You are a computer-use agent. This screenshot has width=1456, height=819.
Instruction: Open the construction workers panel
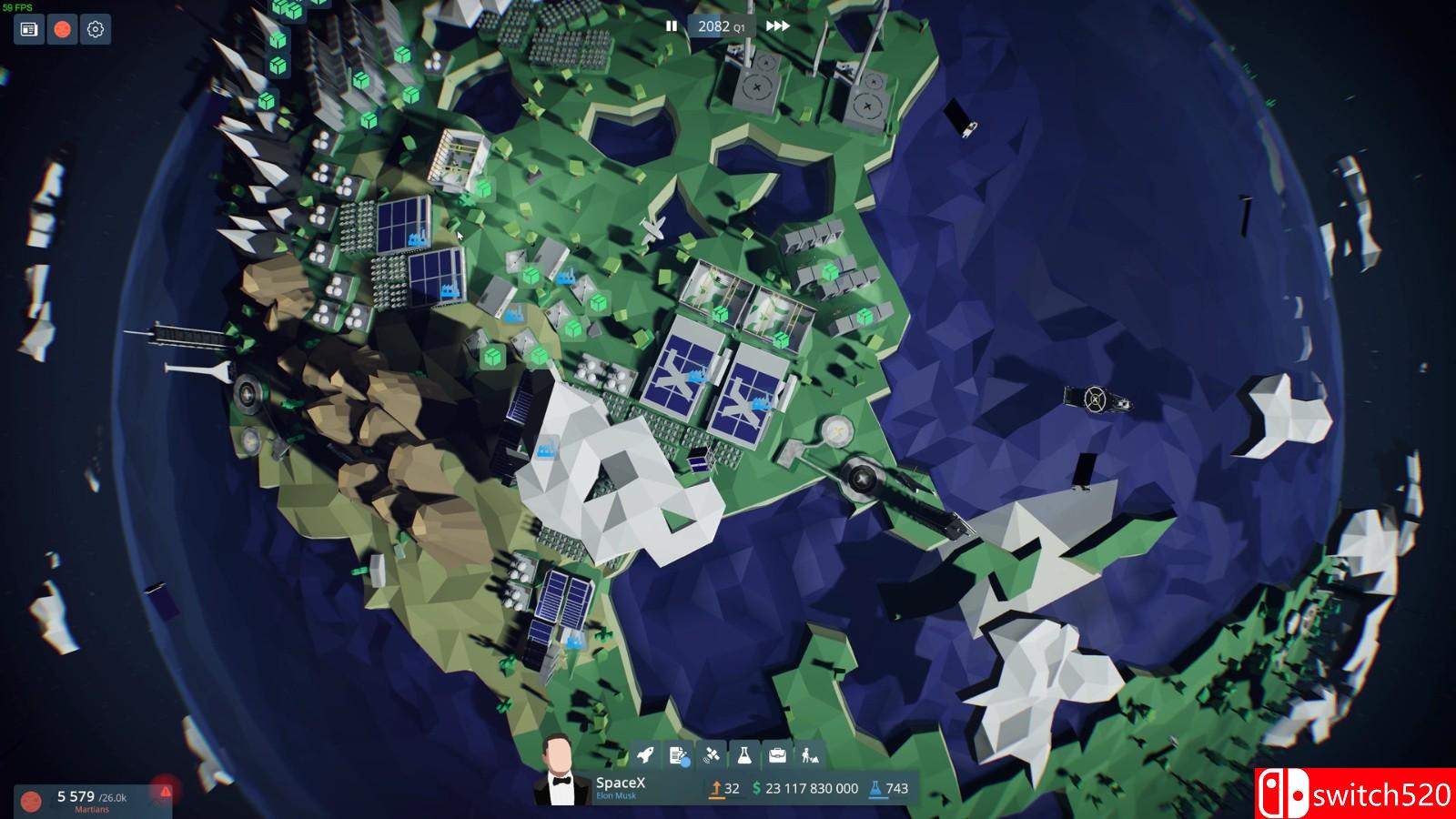(x=811, y=753)
